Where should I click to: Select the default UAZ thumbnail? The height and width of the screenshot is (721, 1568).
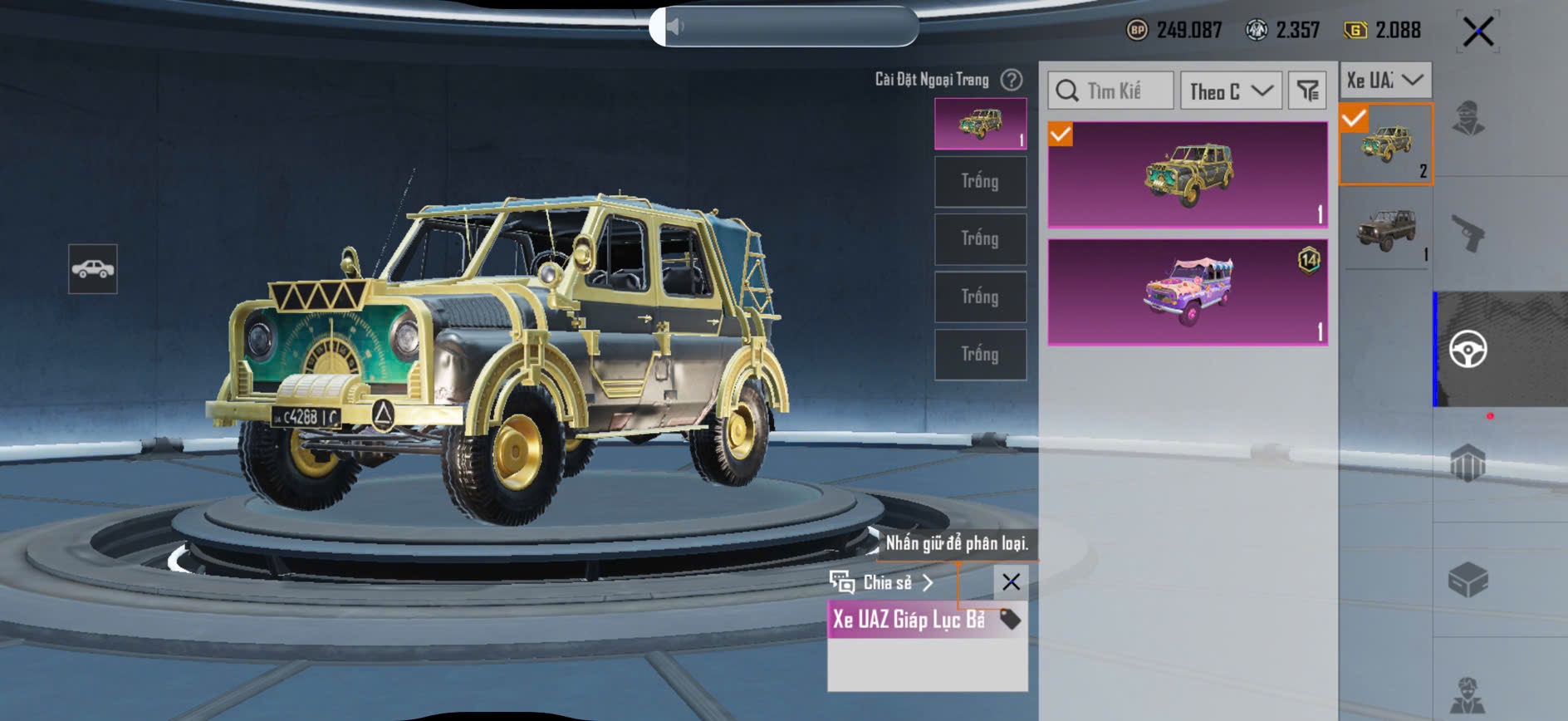click(1385, 228)
